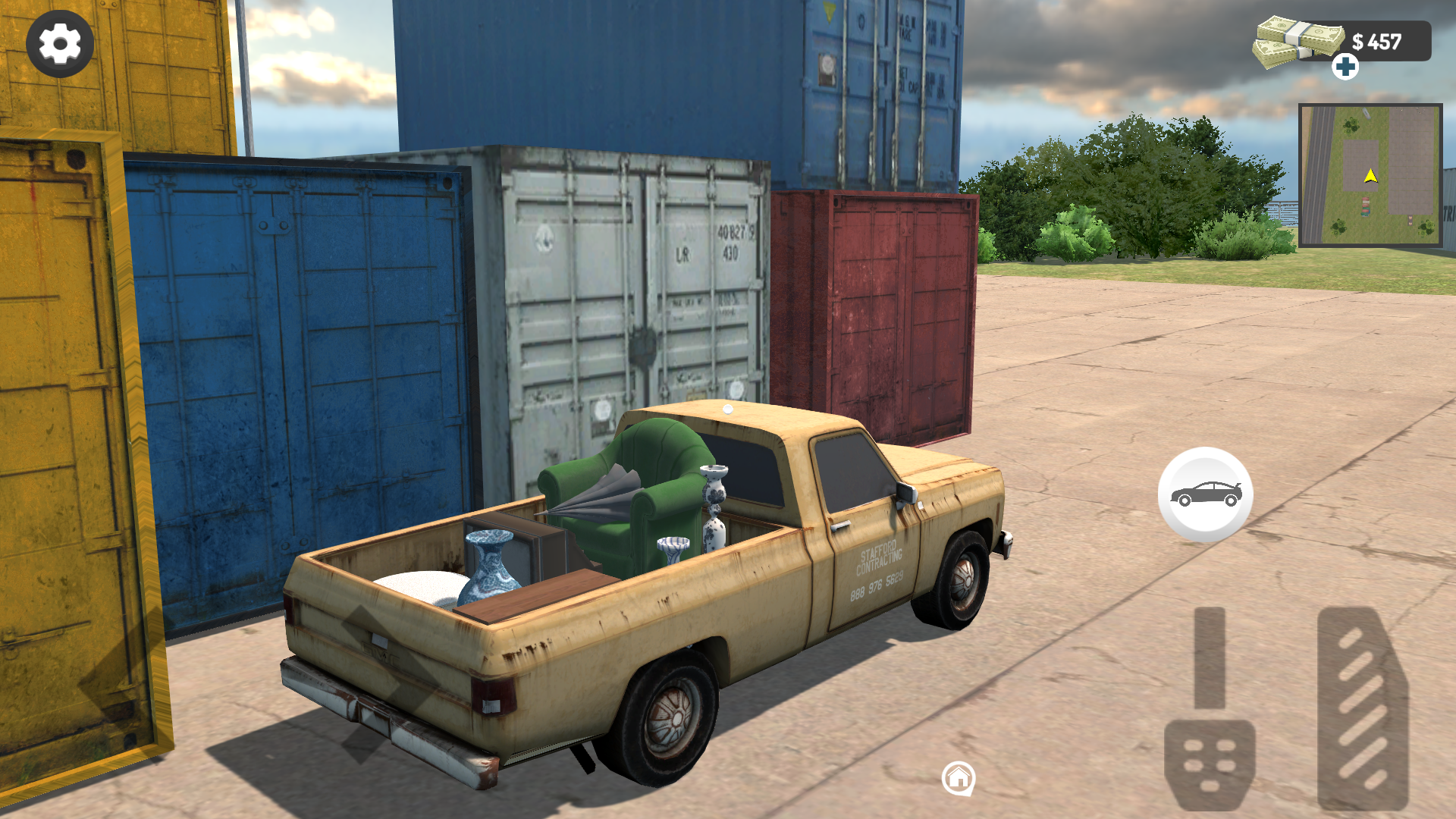This screenshot has width=1456, height=819.
Task: Tap the green plus to add cash
Action: coord(1345,68)
